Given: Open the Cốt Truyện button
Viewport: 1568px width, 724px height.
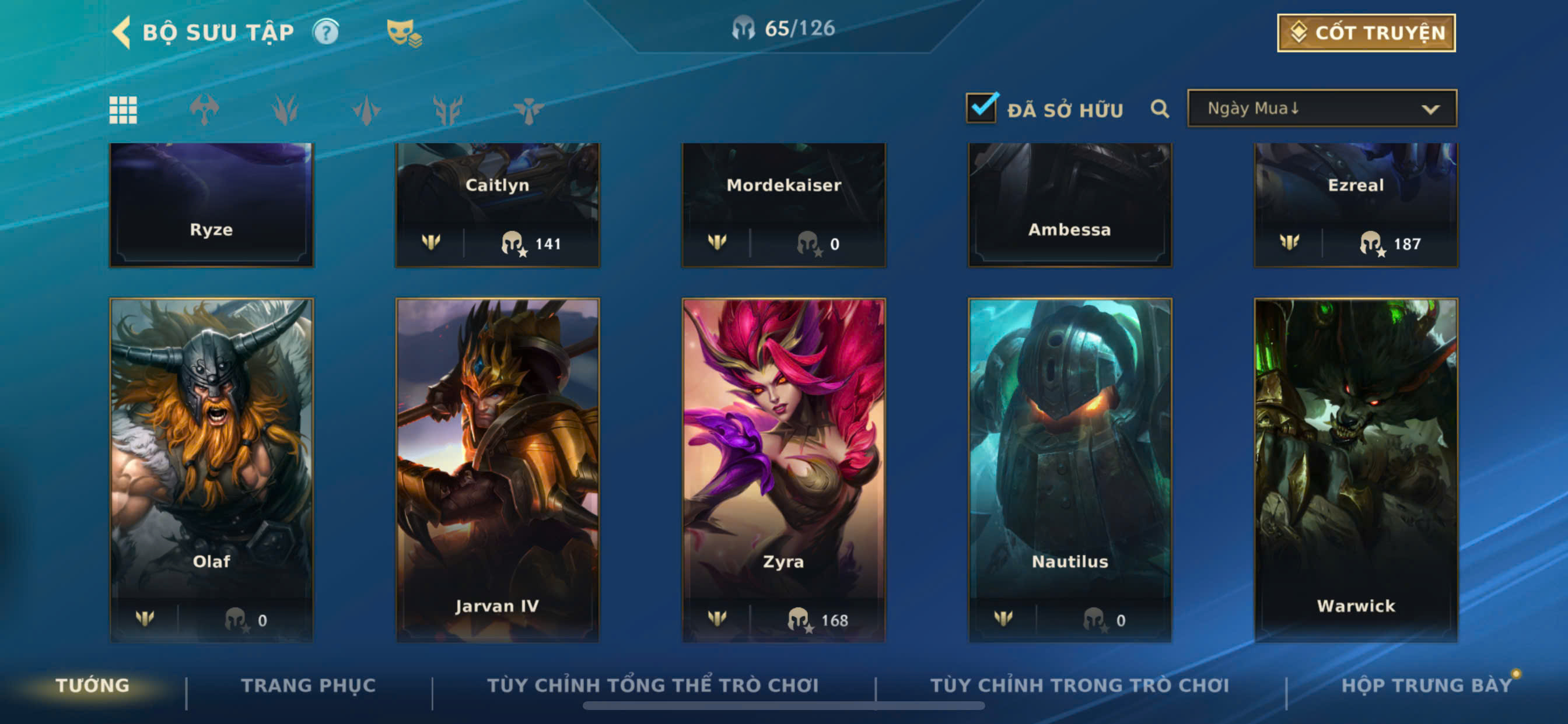Looking at the screenshot, I should pyautogui.click(x=1366, y=33).
